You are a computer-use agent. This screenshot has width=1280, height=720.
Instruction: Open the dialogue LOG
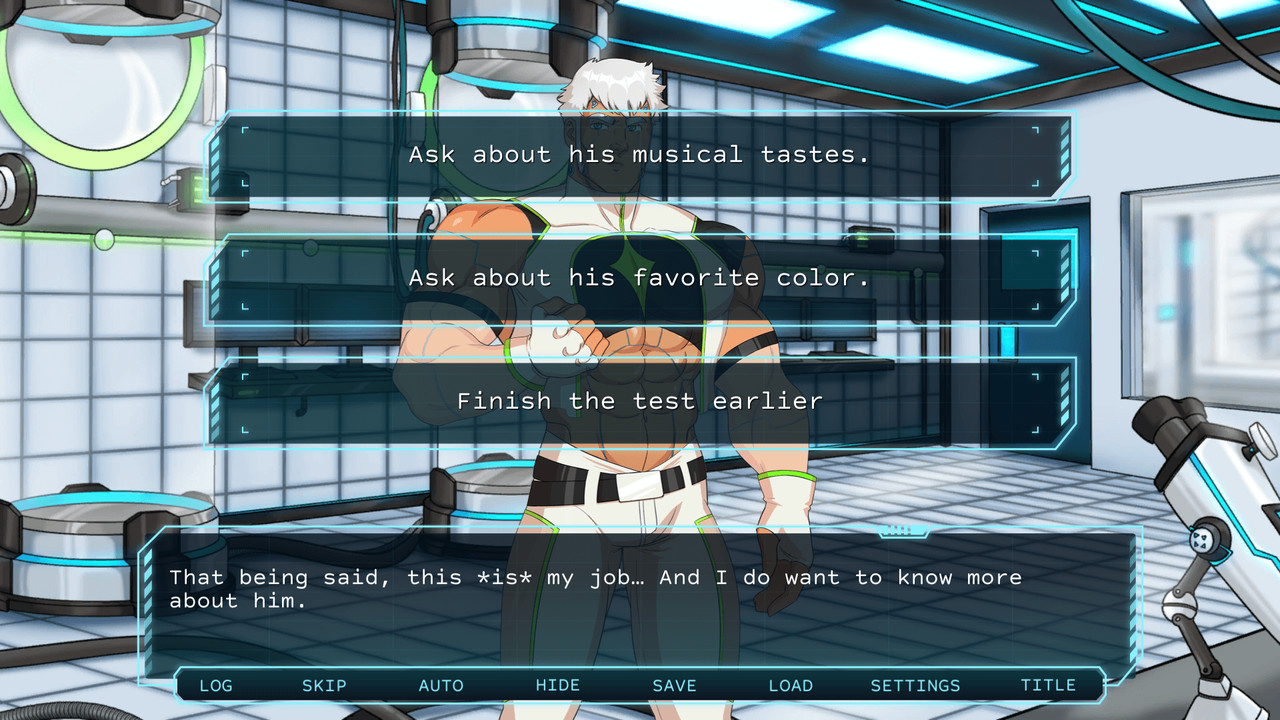(216, 686)
